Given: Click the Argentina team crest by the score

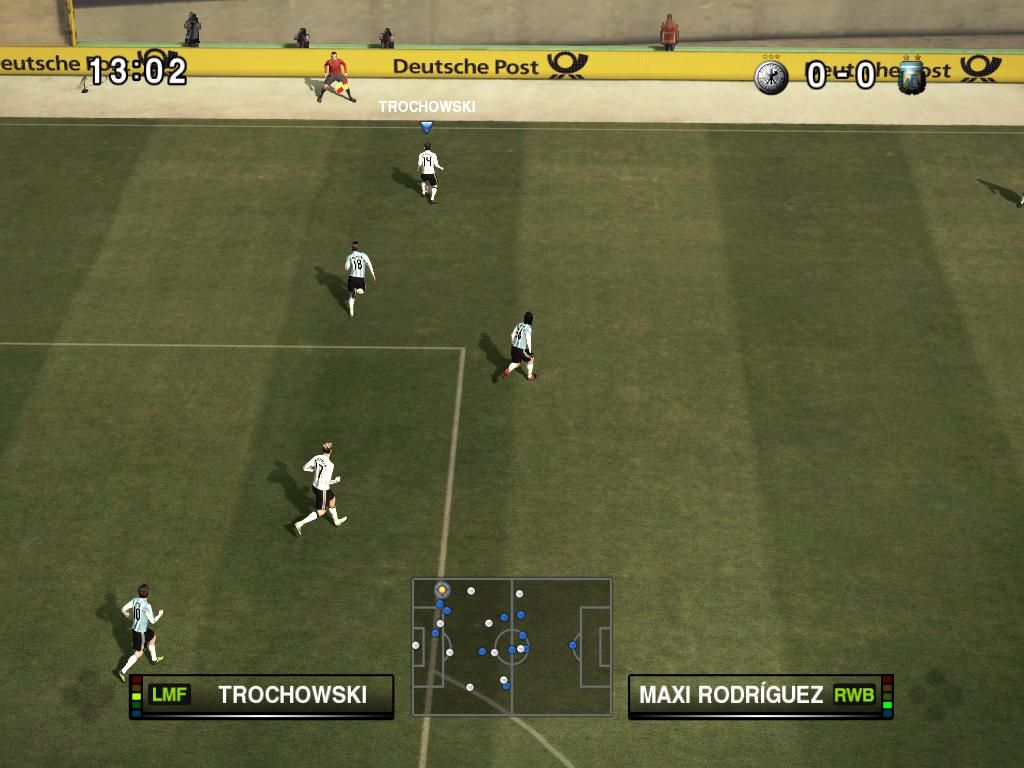Looking at the screenshot, I should pyautogui.click(x=911, y=77).
